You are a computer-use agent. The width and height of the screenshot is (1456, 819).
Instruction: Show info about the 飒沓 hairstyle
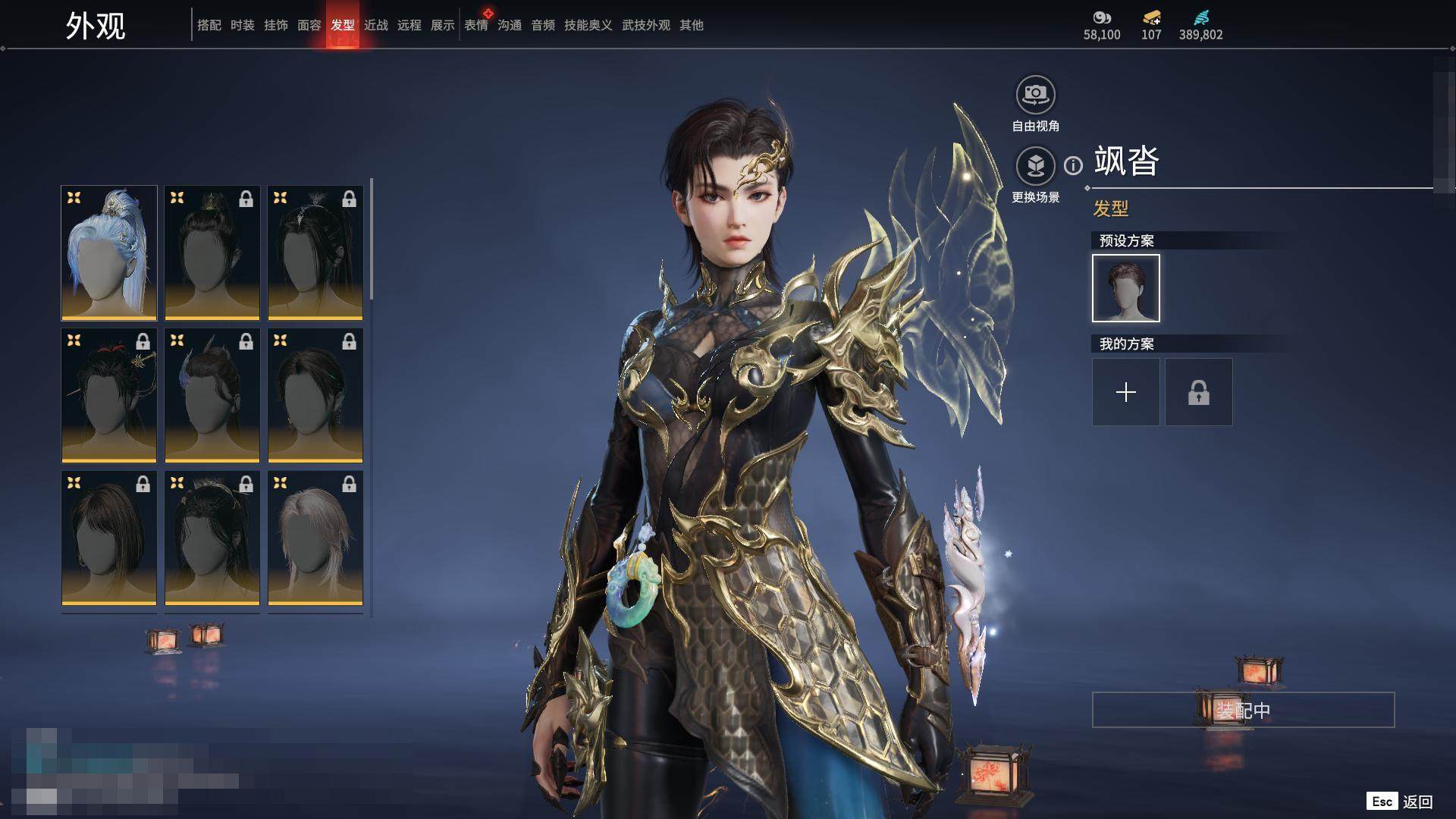(x=1073, y=165)
